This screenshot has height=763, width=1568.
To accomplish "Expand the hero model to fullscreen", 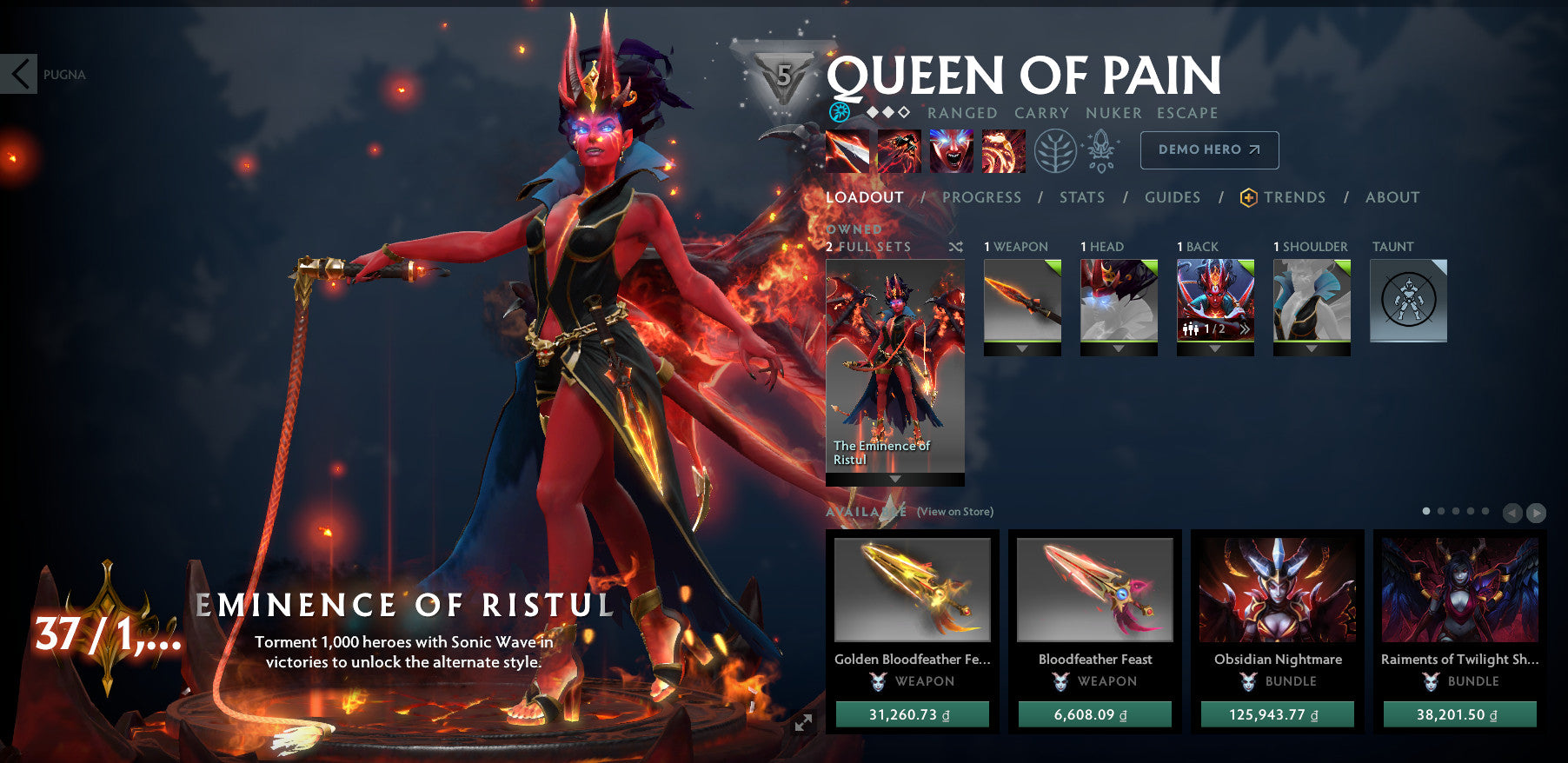I will tap(803, 722).
